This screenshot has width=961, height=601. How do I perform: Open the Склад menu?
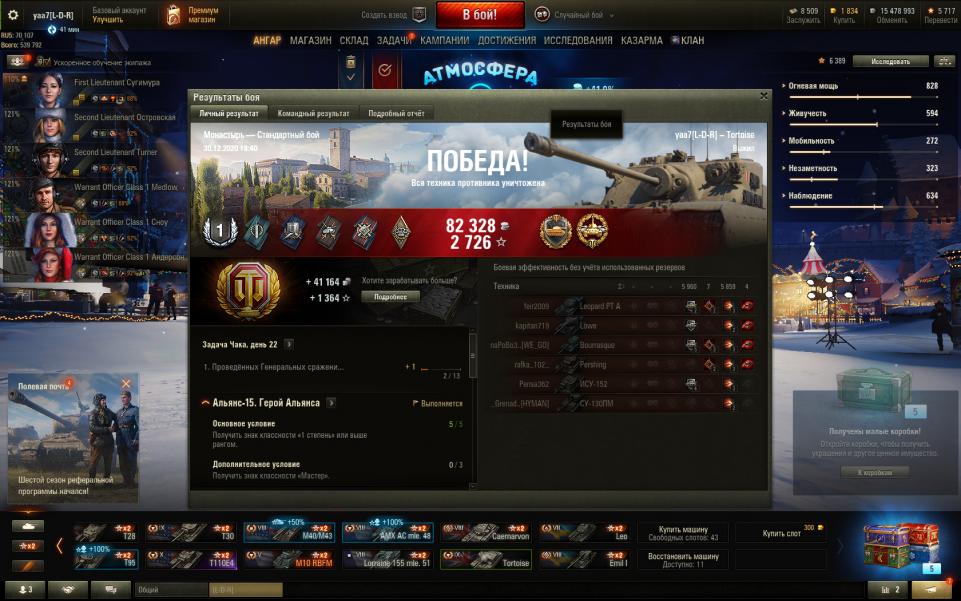354,41
